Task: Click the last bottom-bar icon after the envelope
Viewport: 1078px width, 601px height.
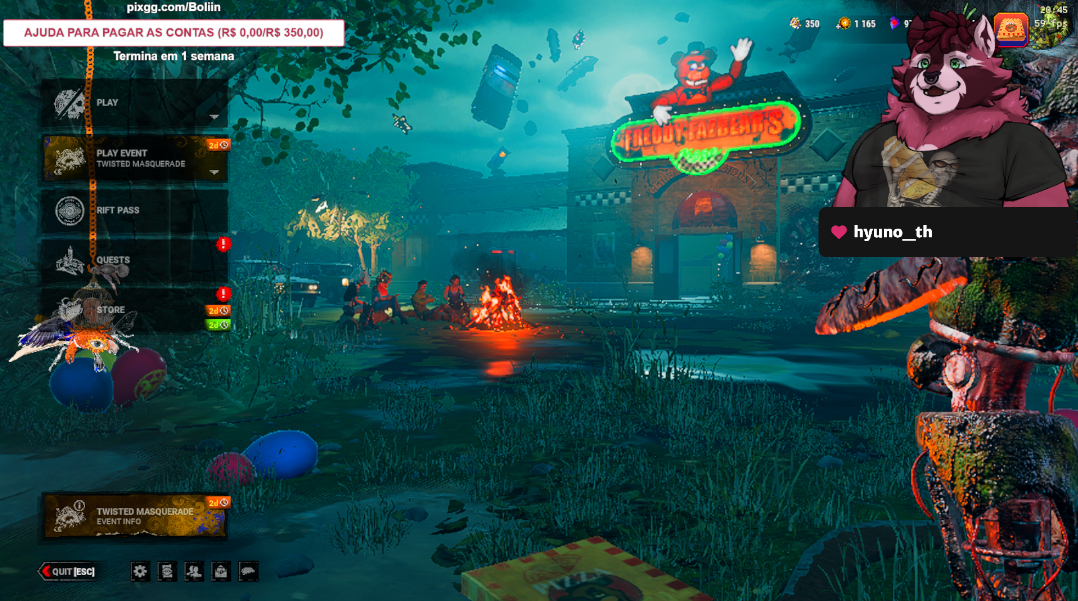Action: [x=248, y=571]
